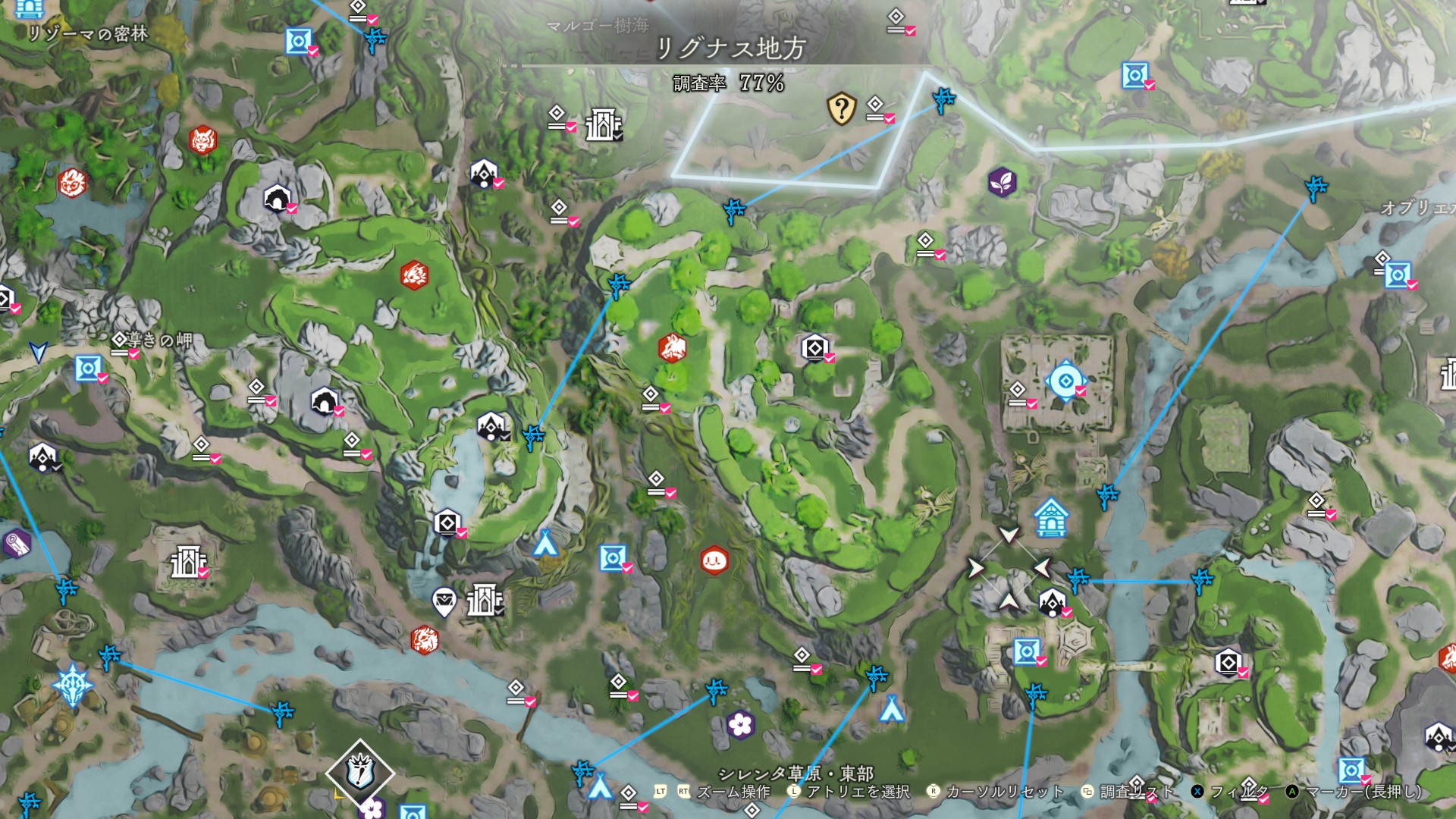Open the diamond-framed exclamation quest marker

pos(360,773)
